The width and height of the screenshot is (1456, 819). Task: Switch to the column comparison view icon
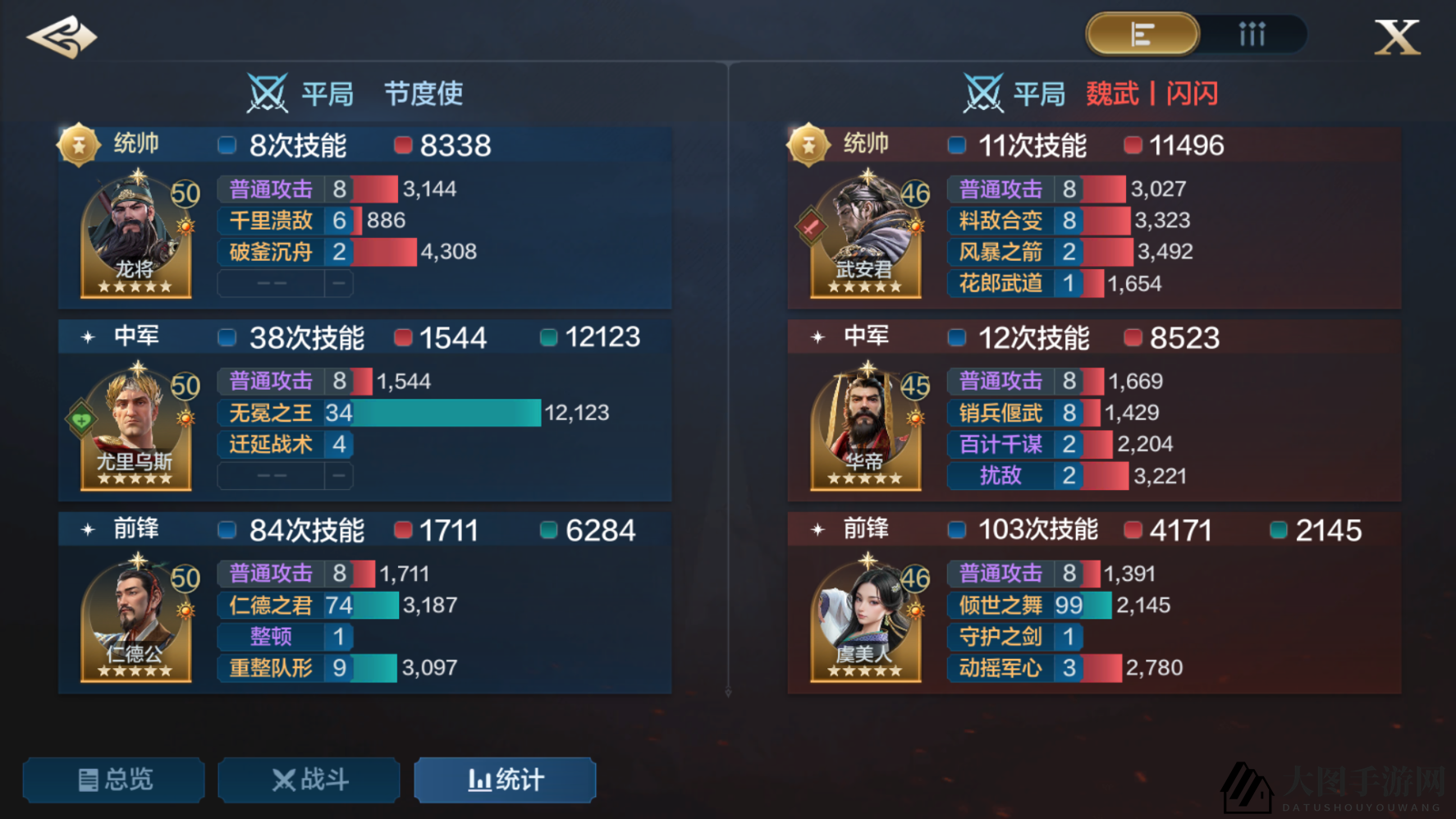pyautogui.click(x=1251, y=34)
